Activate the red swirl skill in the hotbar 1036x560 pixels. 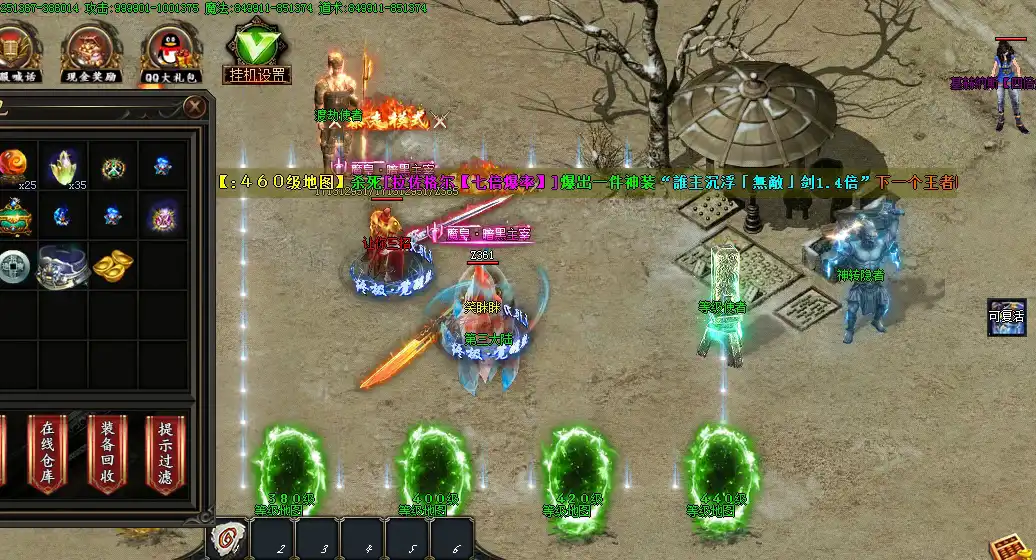tap(229, 538)
